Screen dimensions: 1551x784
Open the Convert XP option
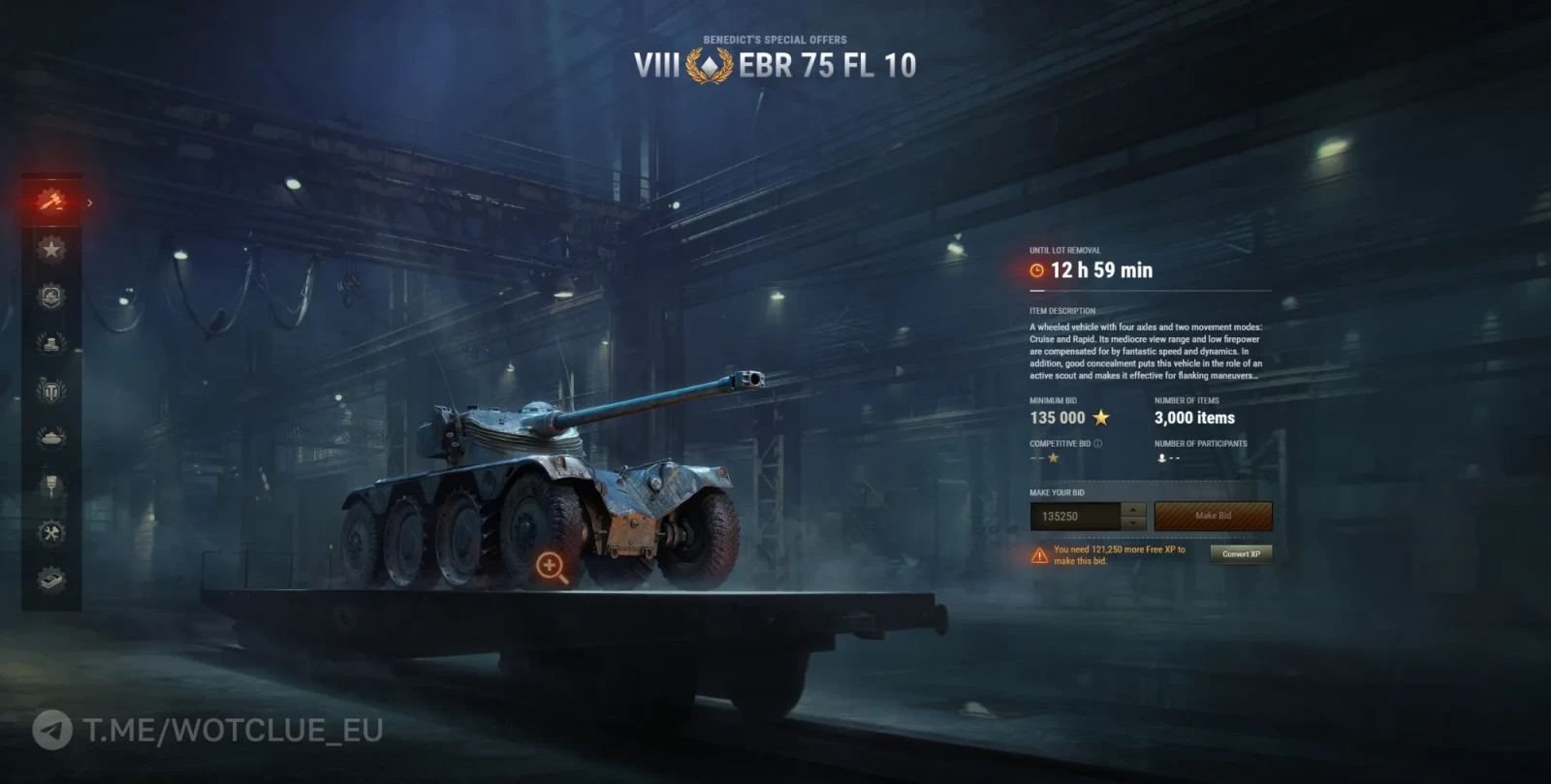coord(1241,554)
